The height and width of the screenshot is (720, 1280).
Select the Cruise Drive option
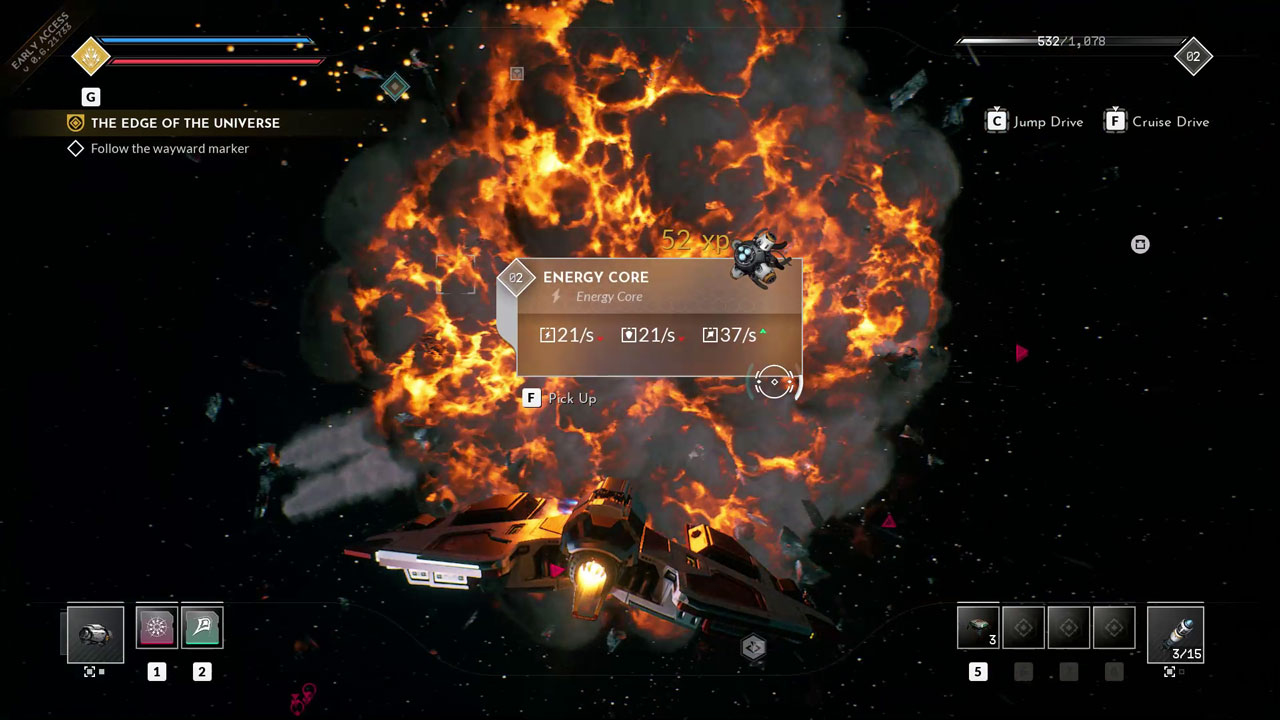coord(1157,122)
